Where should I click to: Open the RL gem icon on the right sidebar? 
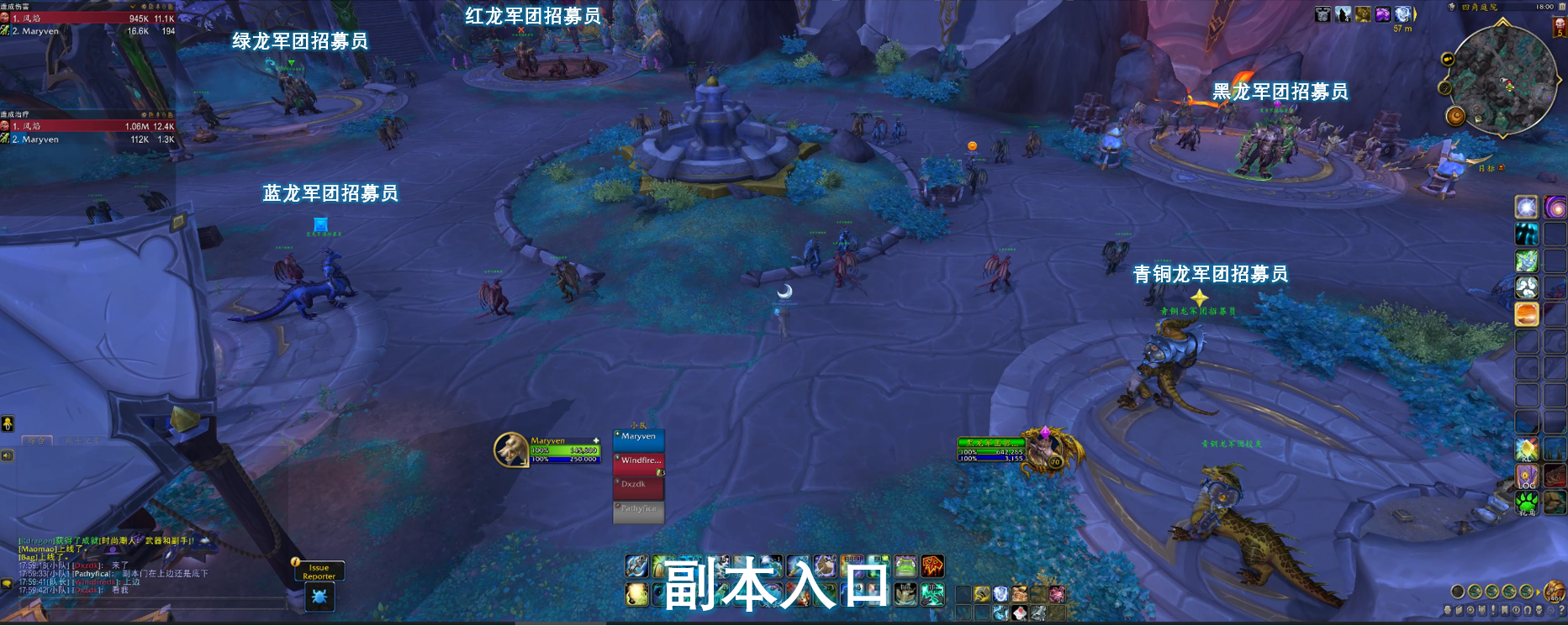pyautogui.click(x=1525, y=448)
